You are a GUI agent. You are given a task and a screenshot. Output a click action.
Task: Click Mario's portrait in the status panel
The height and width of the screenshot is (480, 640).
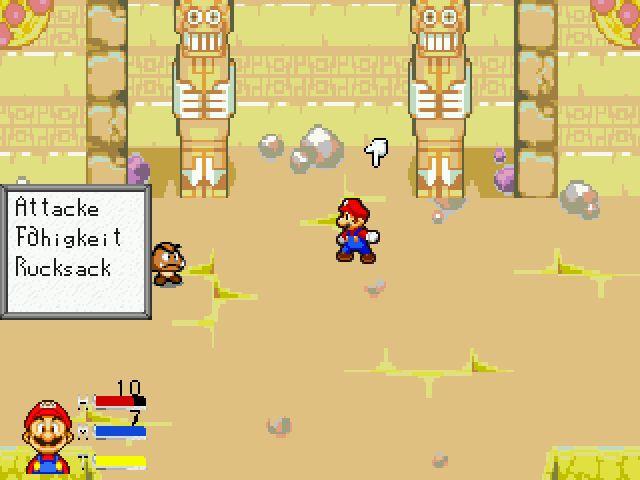[x=47, y=438]
